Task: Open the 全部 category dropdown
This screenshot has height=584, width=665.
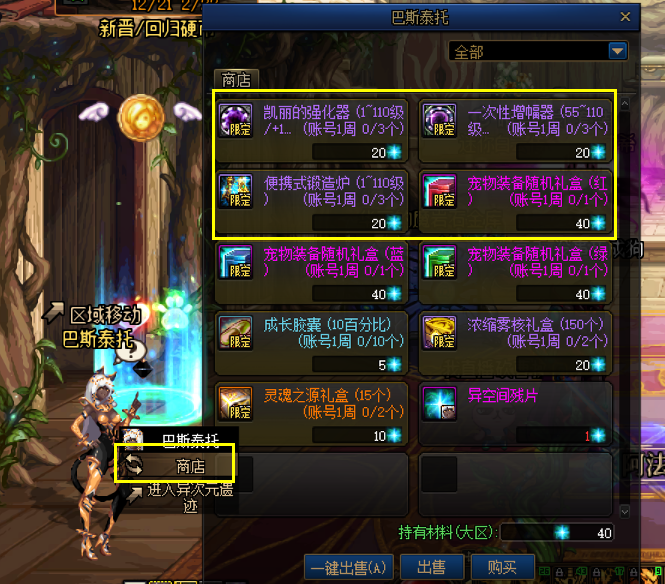Action: tap(617, 50)
